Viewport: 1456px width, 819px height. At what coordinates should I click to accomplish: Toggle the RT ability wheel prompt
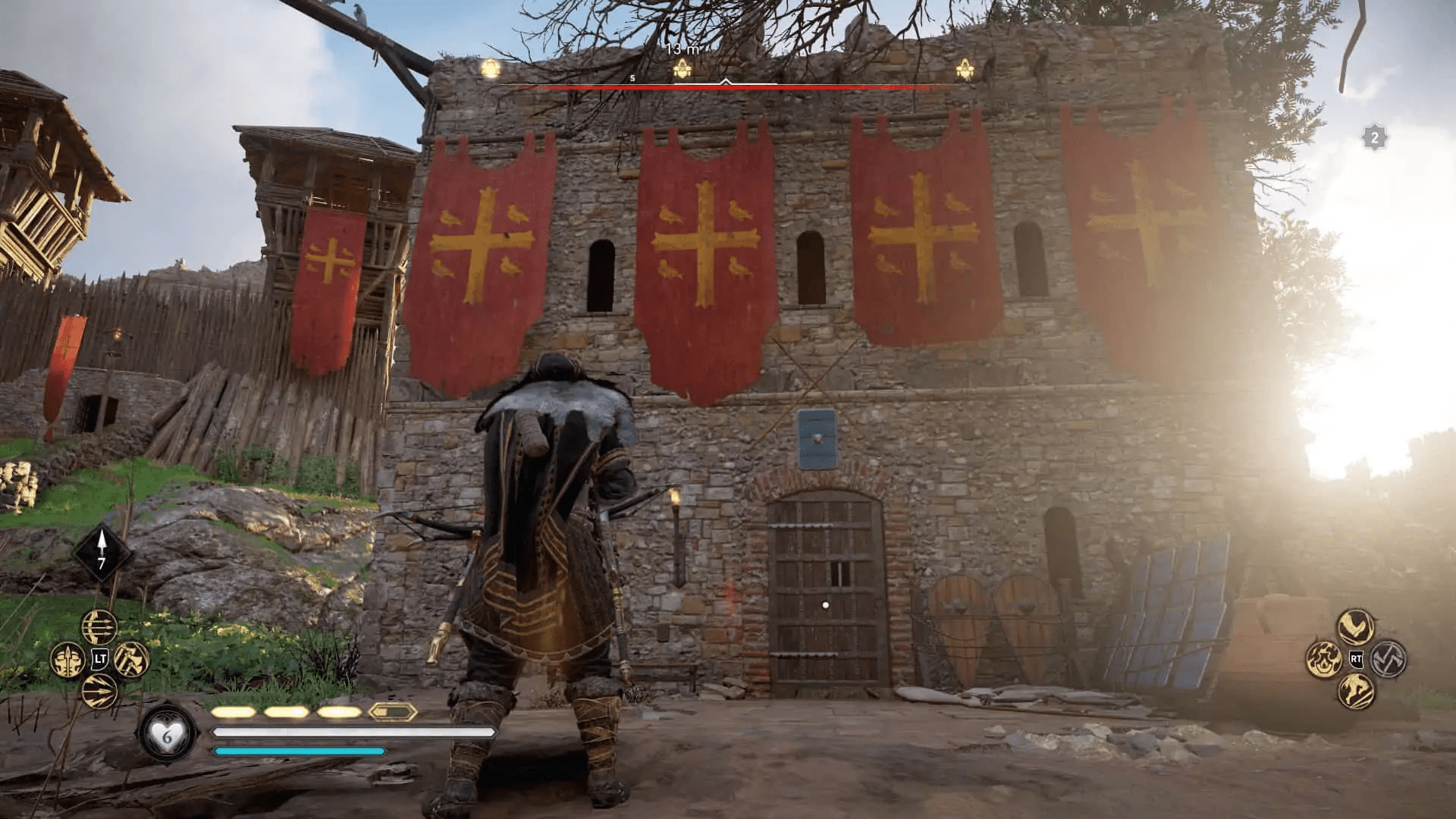pyautogui.click(x=1357, y=659)
